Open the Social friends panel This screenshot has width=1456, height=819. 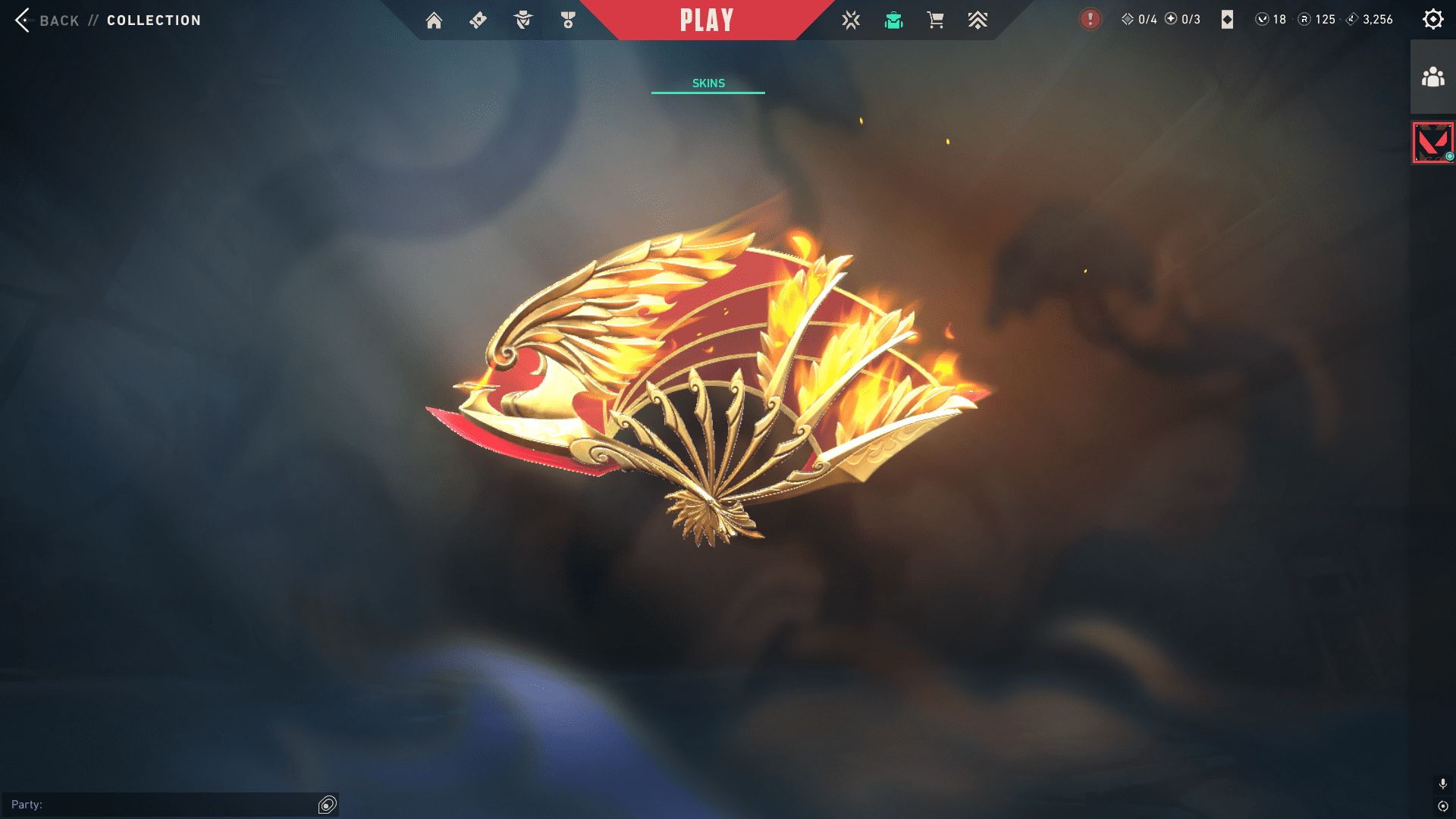tap(1432, 74)
